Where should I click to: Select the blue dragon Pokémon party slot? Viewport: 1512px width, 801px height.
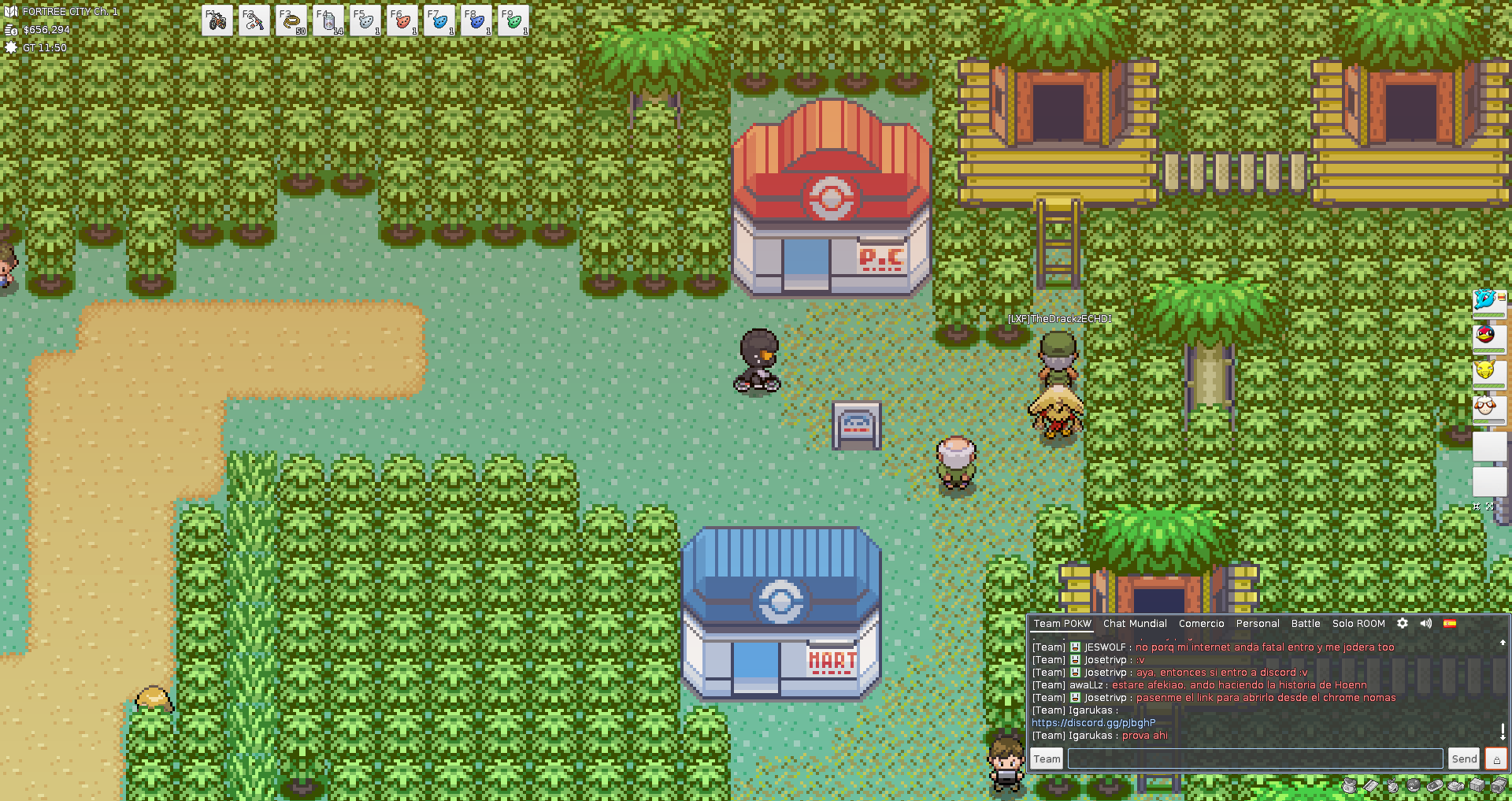point(1487,300)
